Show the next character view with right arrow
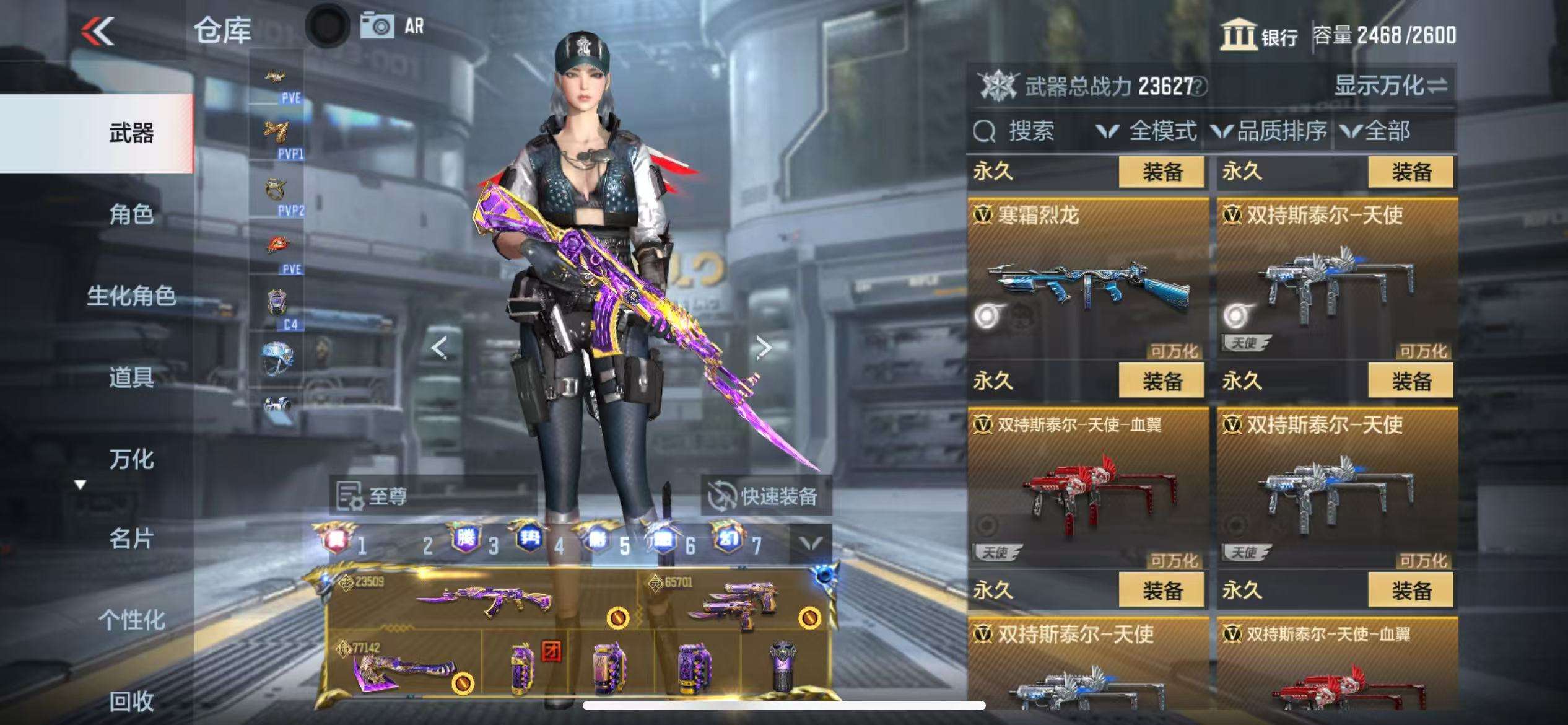Image resolution: width=1568 pixels, height=725 pixels. pyautogui.click(x=764, y=348)
